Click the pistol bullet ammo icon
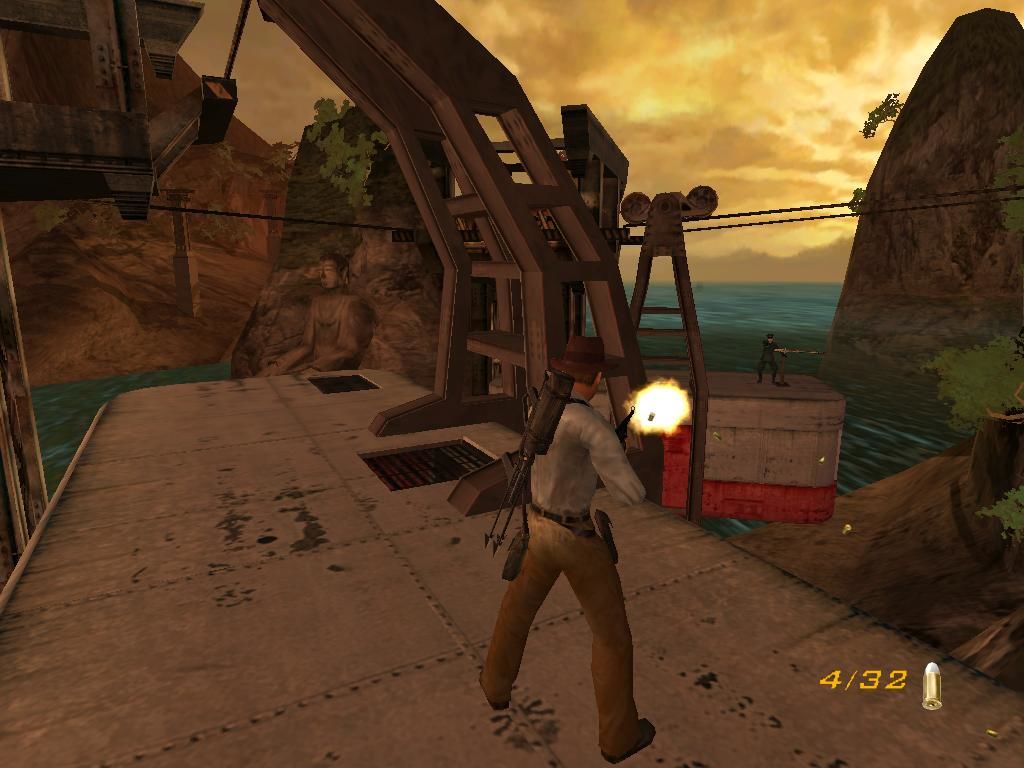The width and height of the screenshot is (1024, 768). pyautogui.click(x=932, y=686)
